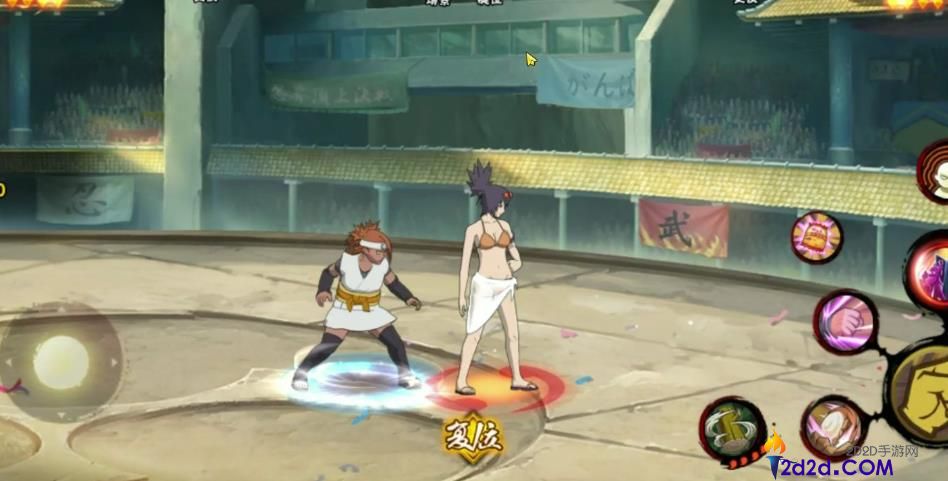Activate the pink punching fist skill

(x=845, y=322)
